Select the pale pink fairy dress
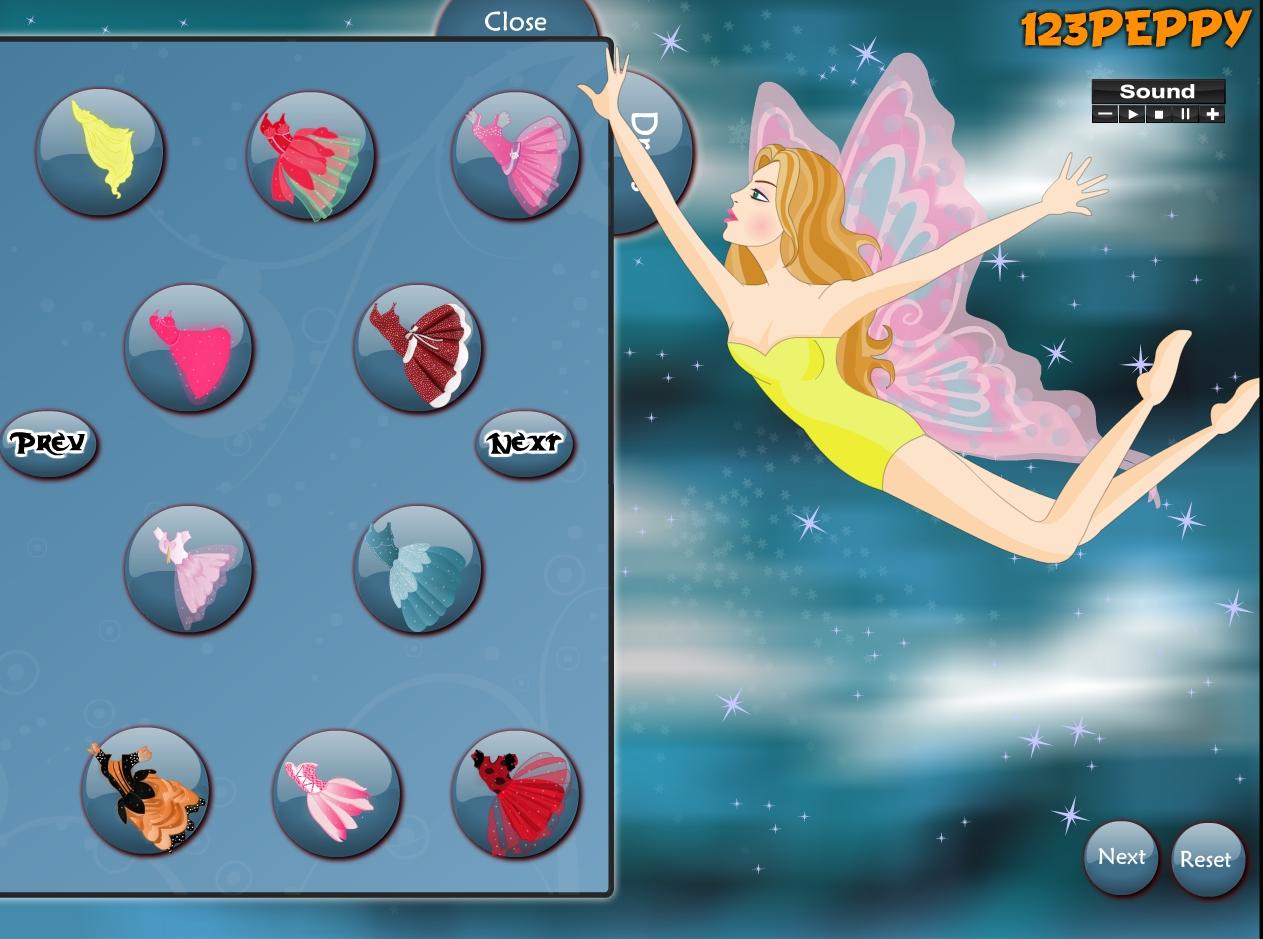The height and width of the screenshot is (939, 1263). click(x=189, y=568)
